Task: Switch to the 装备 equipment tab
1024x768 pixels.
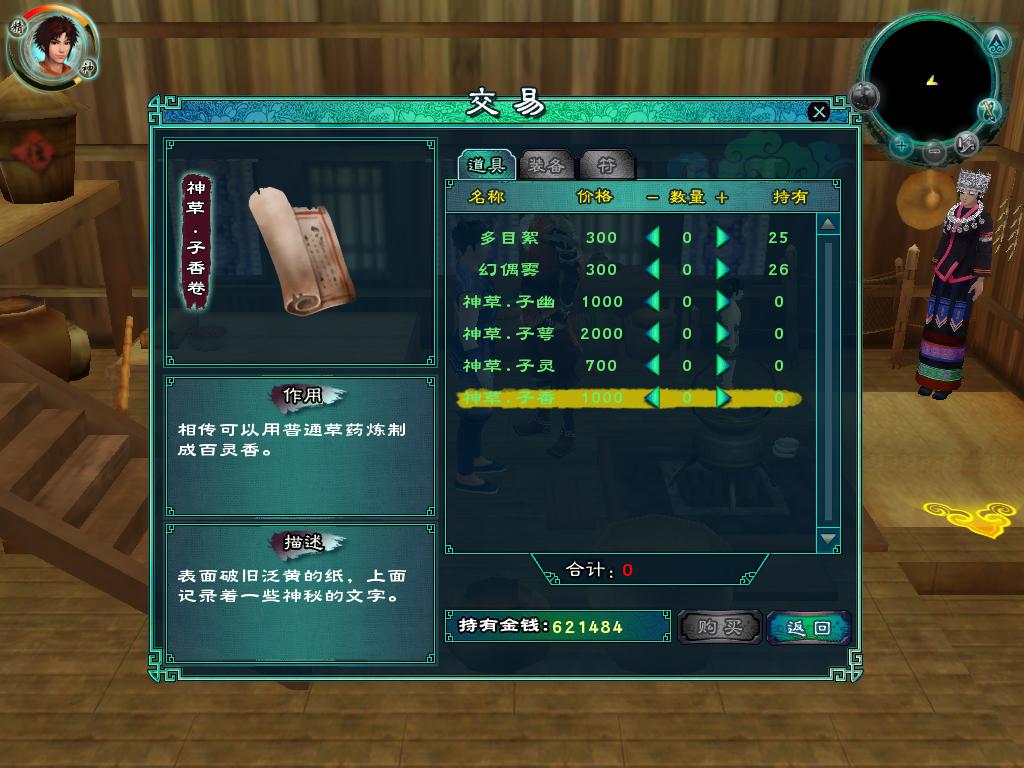Action: click(547, 165)
